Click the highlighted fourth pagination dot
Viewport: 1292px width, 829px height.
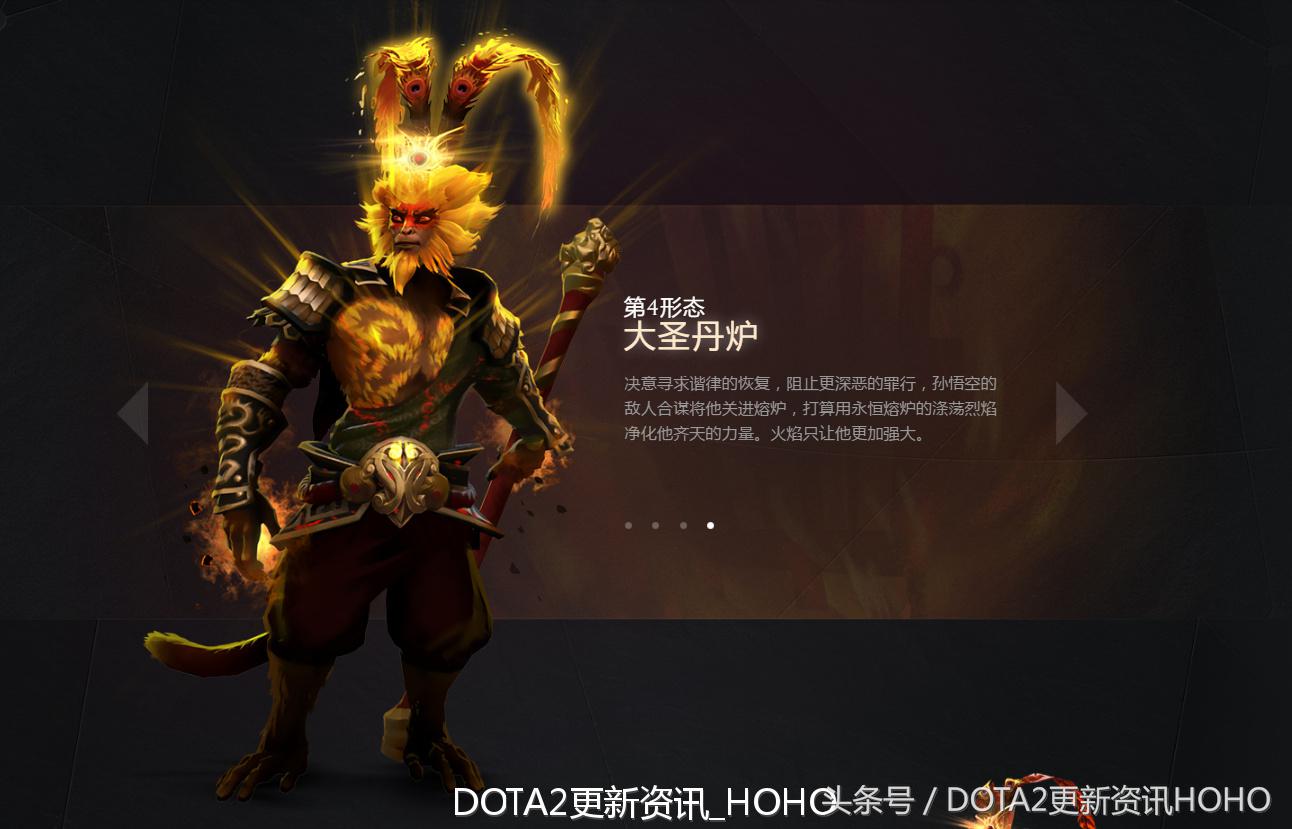pyautogui.click(x=711, y=523)
